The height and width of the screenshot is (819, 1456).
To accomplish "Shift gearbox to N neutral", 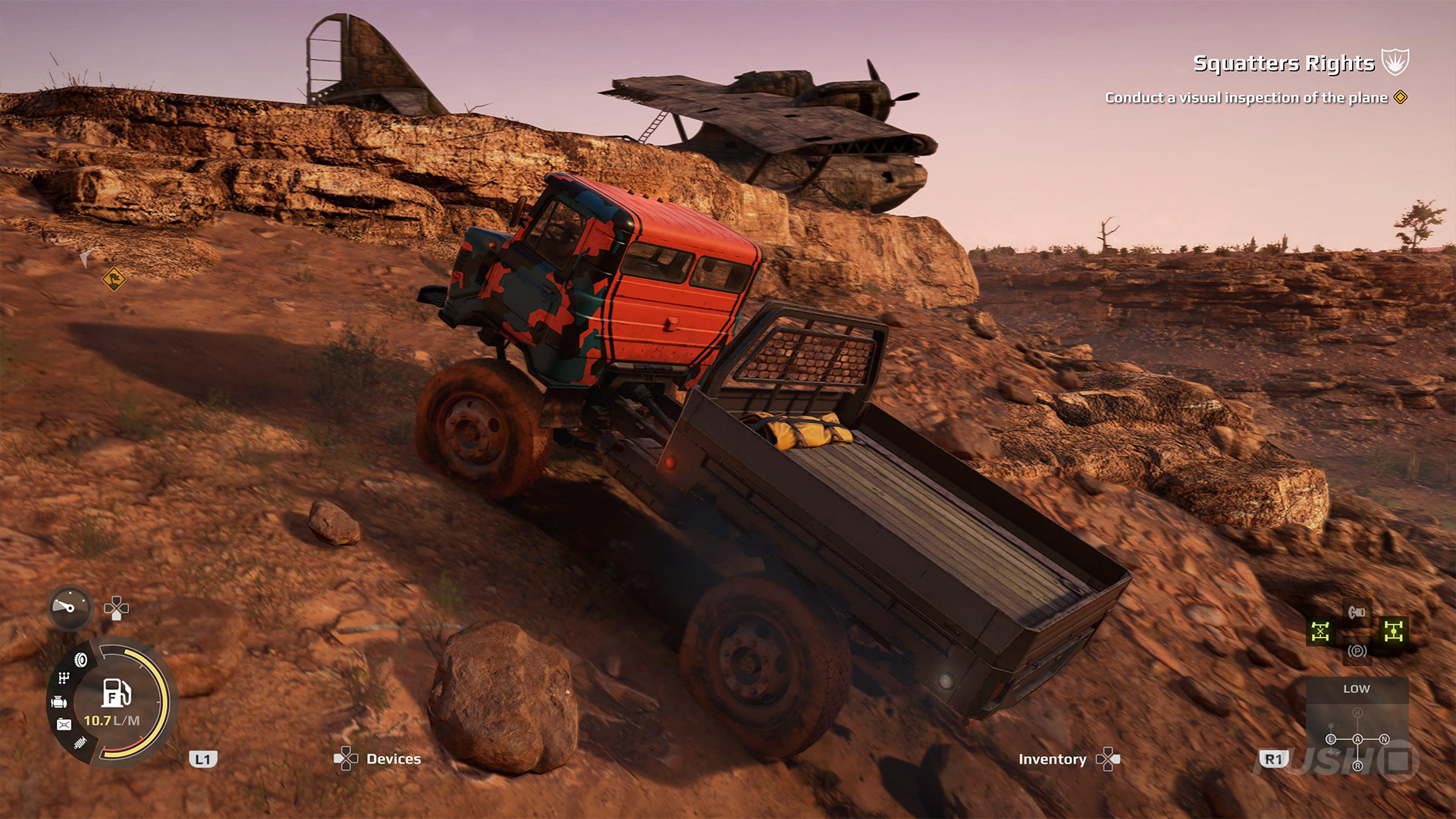I will pyautogui.click(x=1384, y=739).
